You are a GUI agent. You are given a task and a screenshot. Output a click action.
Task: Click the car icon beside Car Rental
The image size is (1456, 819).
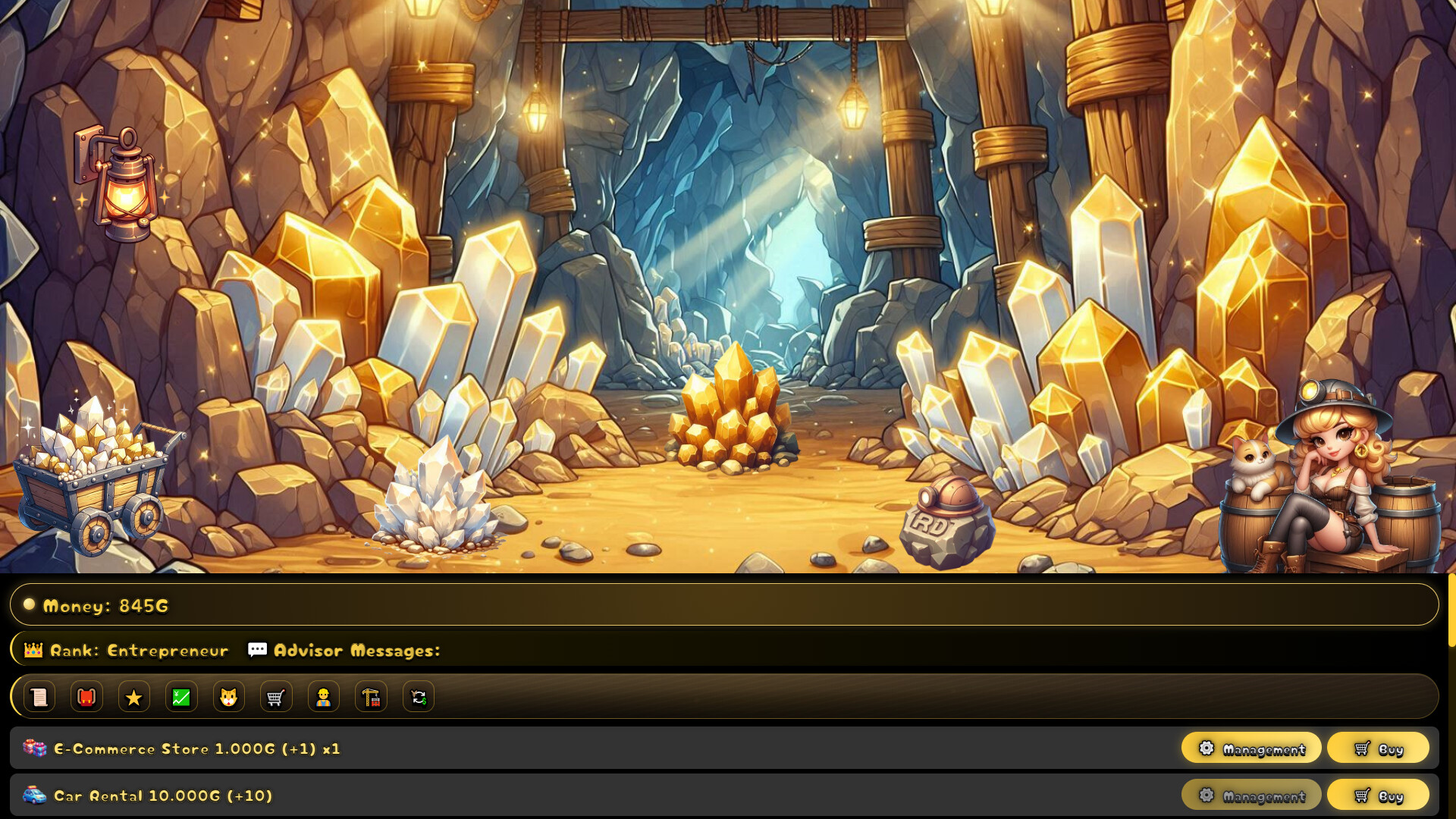point(33,795)
